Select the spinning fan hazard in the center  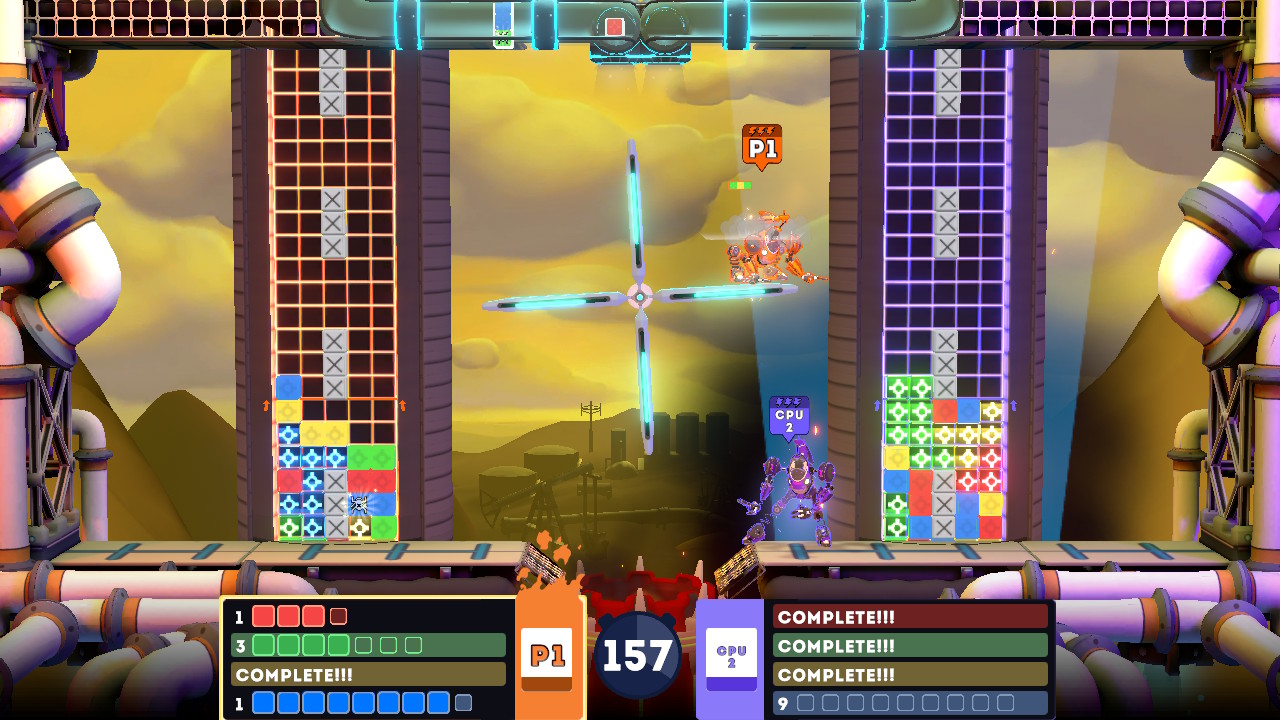(639, 294)
